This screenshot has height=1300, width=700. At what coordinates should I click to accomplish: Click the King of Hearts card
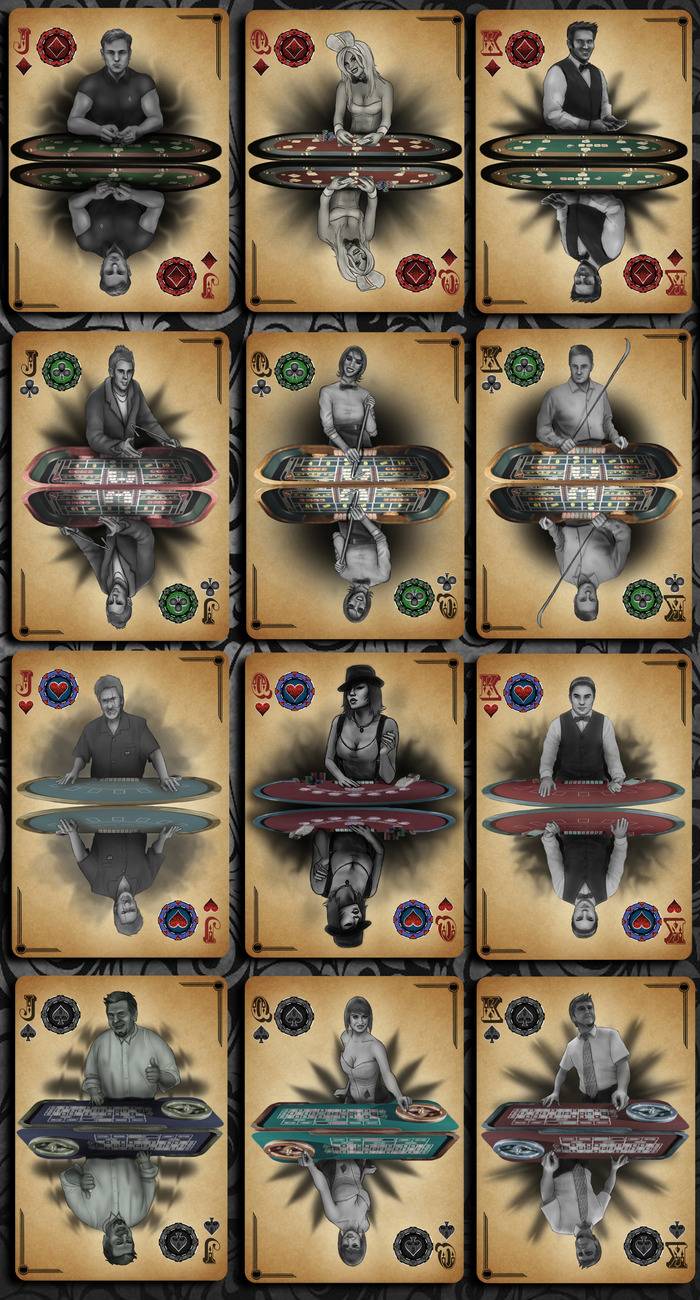click(585, 805)
